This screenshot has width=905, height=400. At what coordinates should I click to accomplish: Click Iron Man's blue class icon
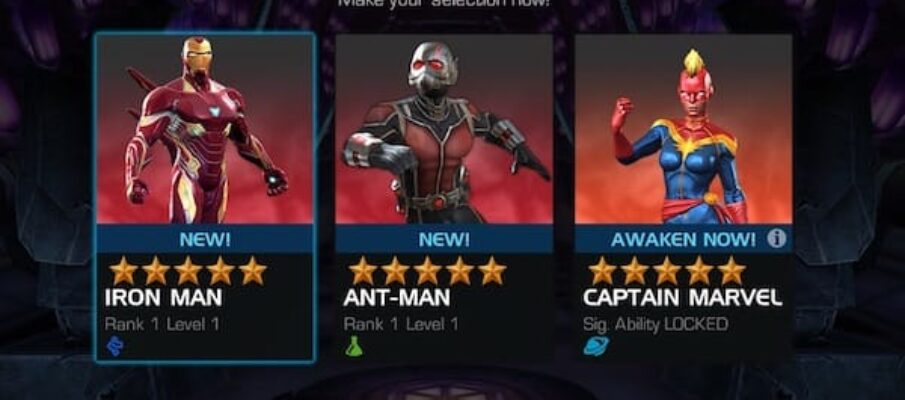coord(115,346)
